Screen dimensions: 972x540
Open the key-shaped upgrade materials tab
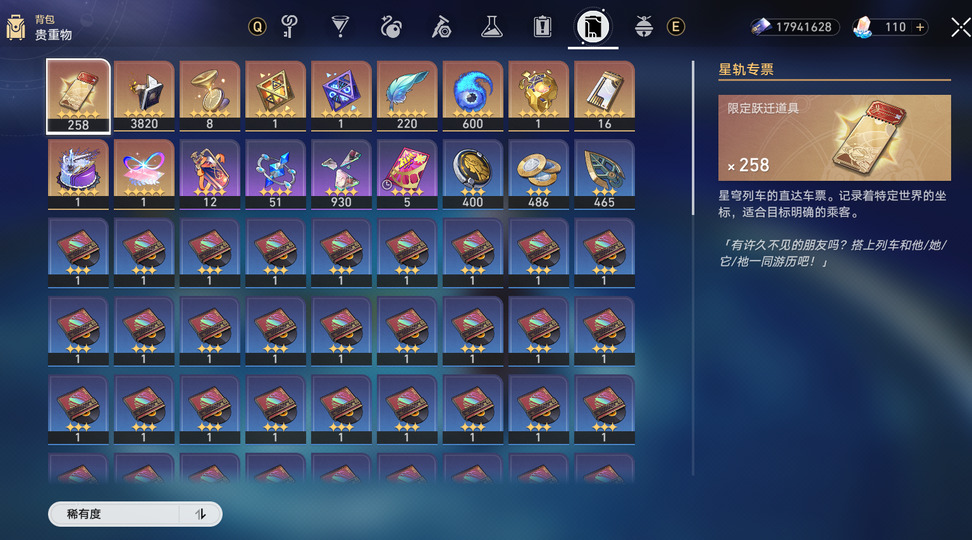[x=291, y=26]
